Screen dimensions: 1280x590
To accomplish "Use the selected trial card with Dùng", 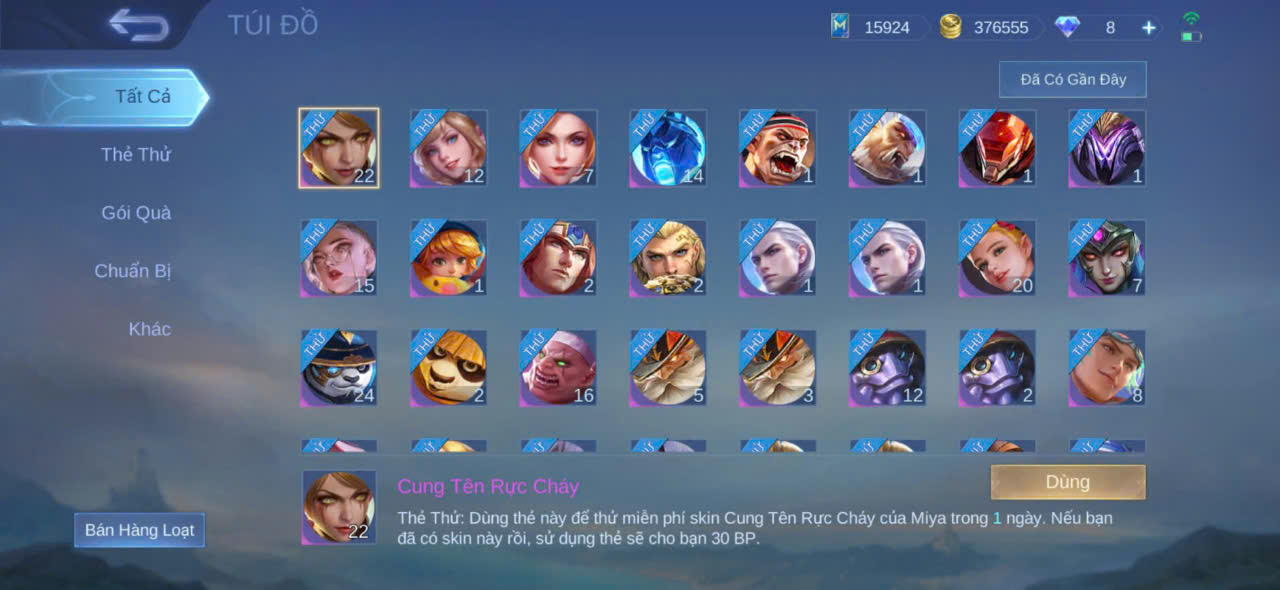I will tap(1067, 482).
